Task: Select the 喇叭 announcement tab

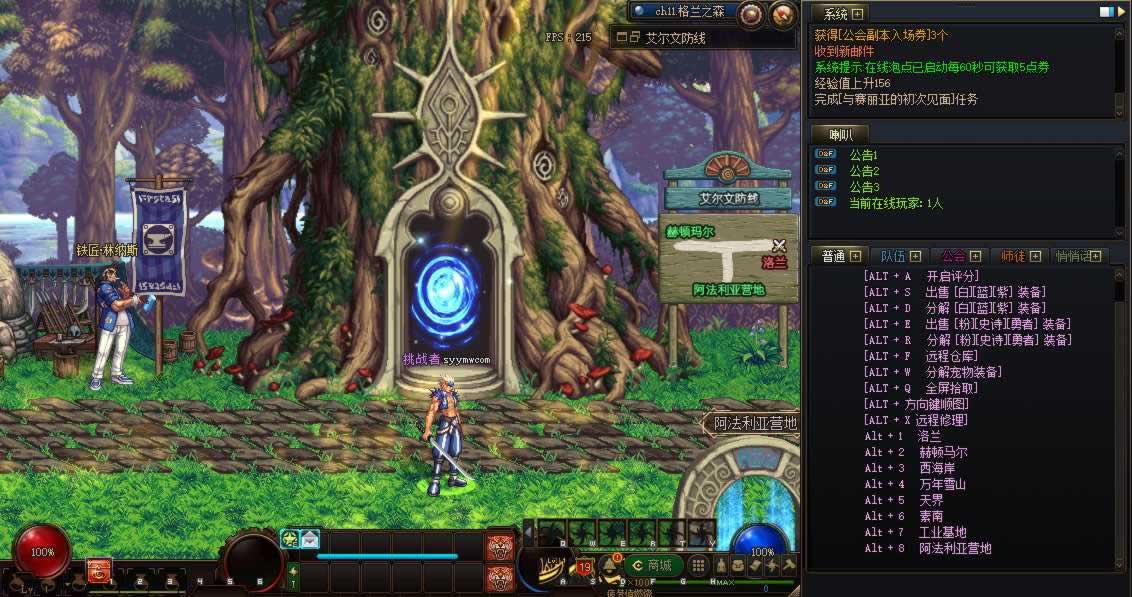Action: coord(839,134)
